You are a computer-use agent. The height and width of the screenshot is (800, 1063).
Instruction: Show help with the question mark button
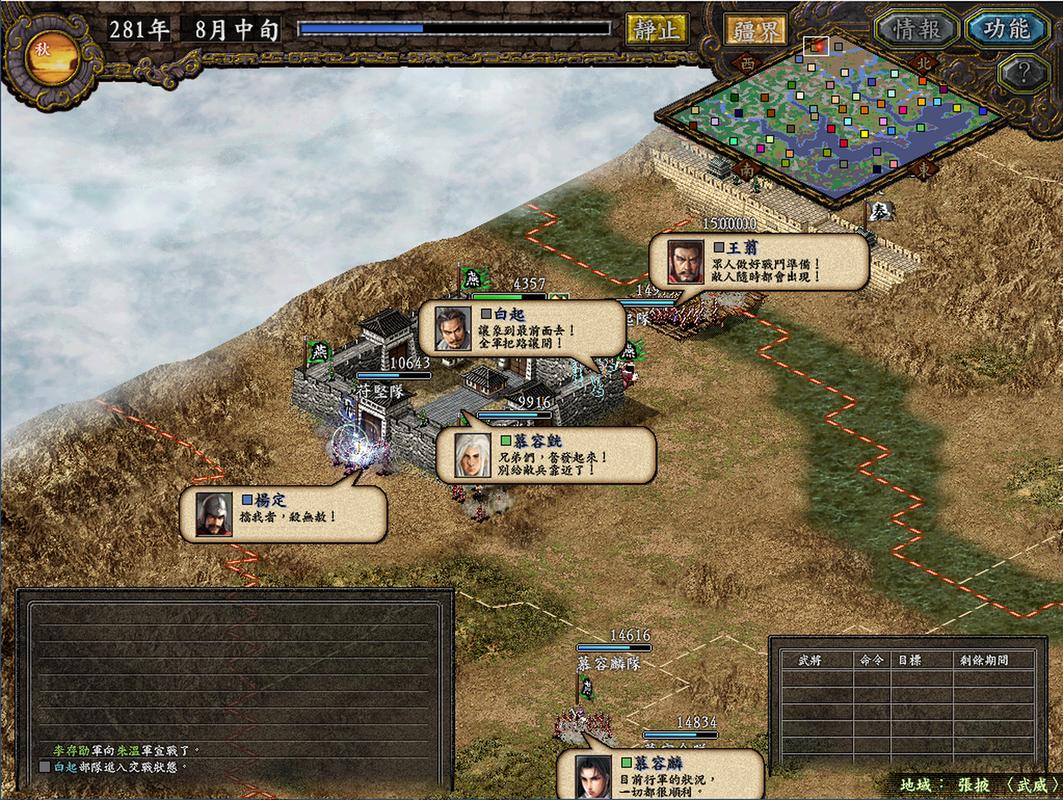pyautogui.click(x=1023, y=73)
